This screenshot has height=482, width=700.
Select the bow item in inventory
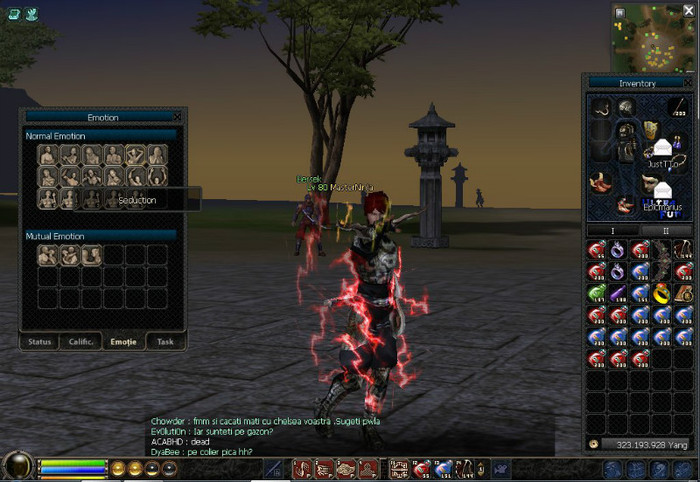point(662,255)
